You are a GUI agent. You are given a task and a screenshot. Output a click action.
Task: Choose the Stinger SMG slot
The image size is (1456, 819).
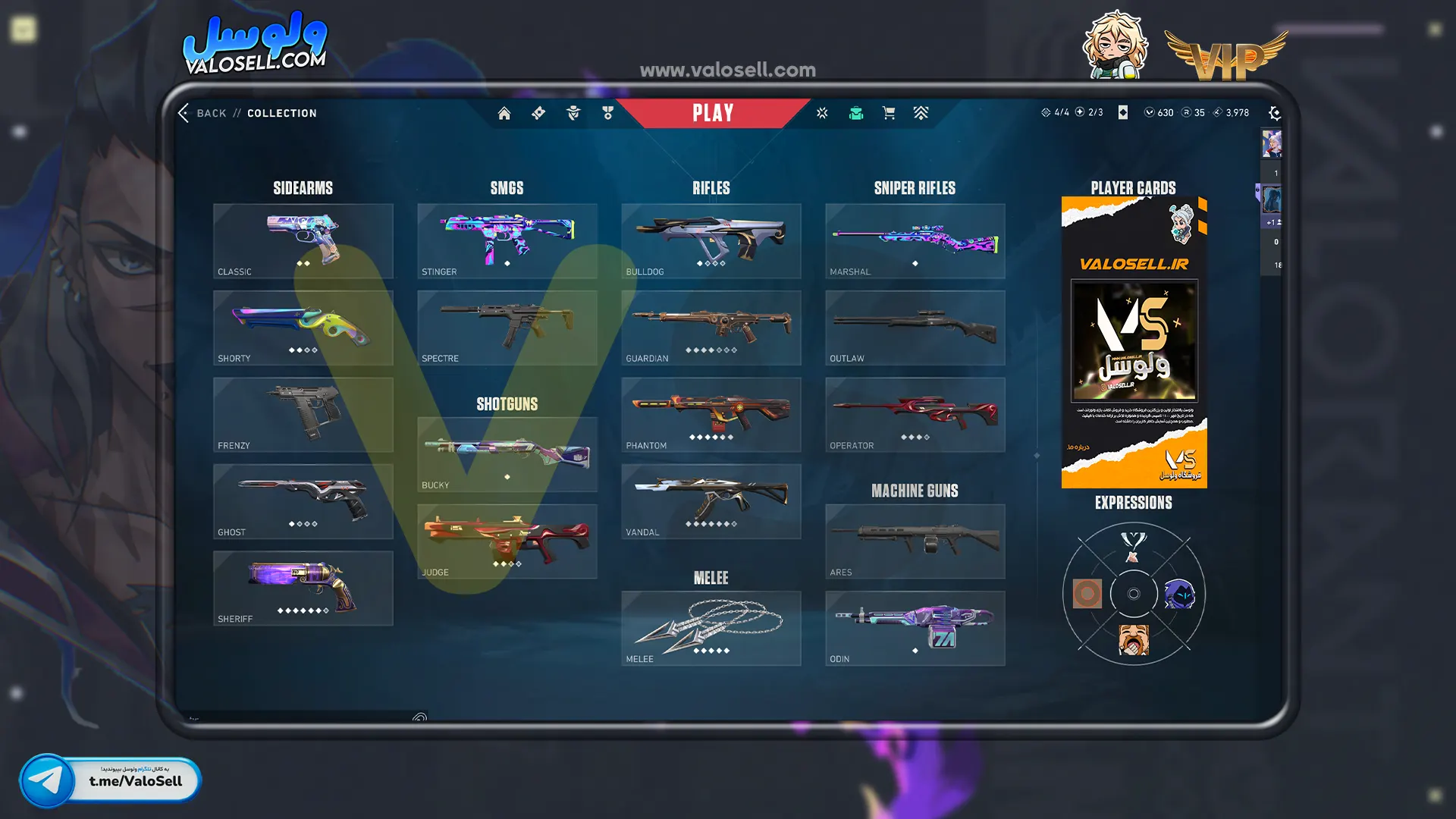pyautogui.click(x=507, y=240)
